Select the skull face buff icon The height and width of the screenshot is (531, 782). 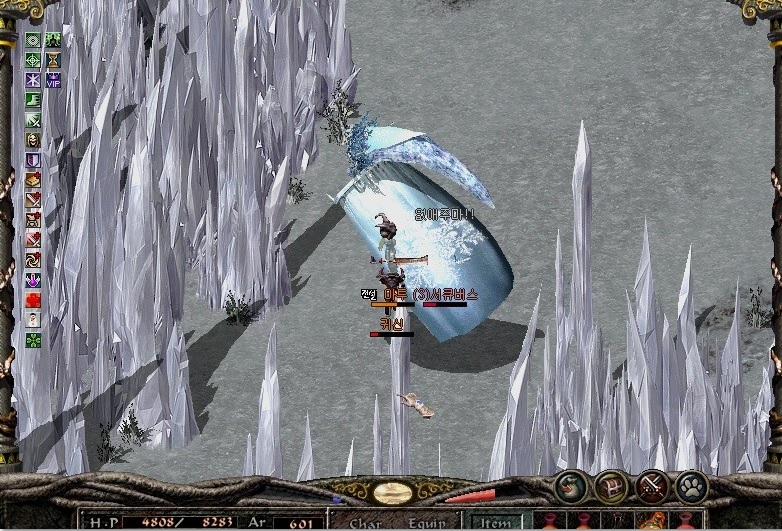pos(33,140)
